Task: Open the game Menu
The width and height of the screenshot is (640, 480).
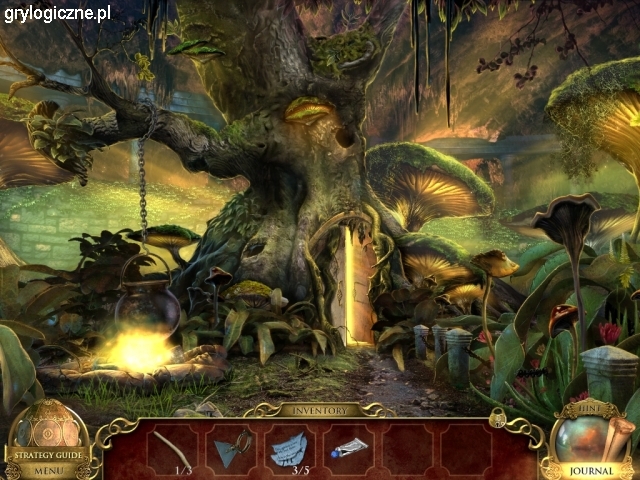Action: click(47, 469)
